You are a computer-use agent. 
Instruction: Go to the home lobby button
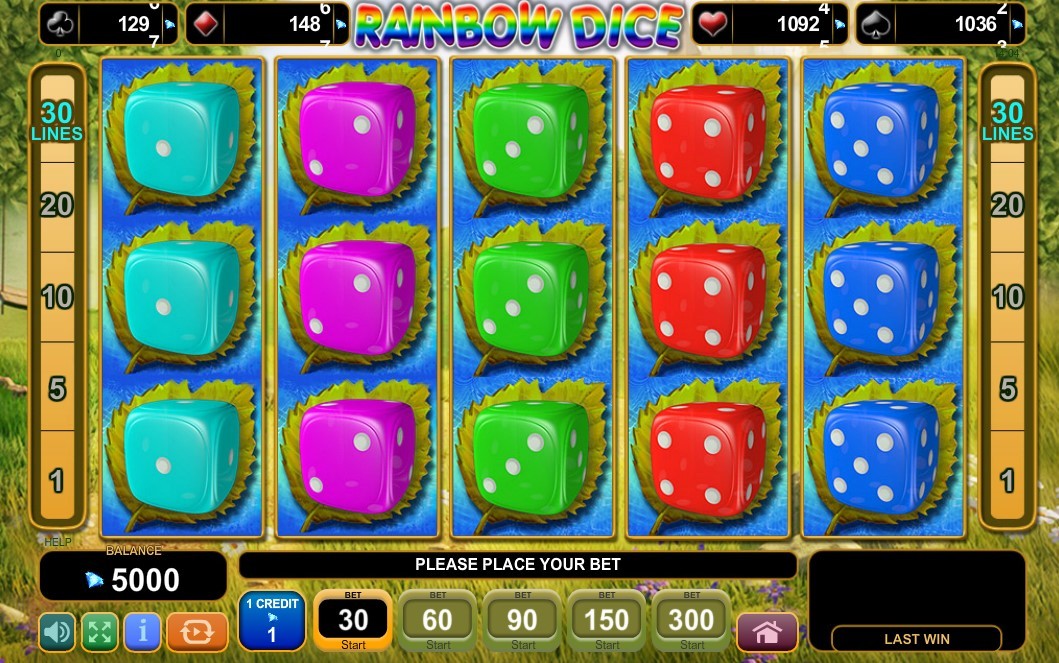tap(767, 632)
